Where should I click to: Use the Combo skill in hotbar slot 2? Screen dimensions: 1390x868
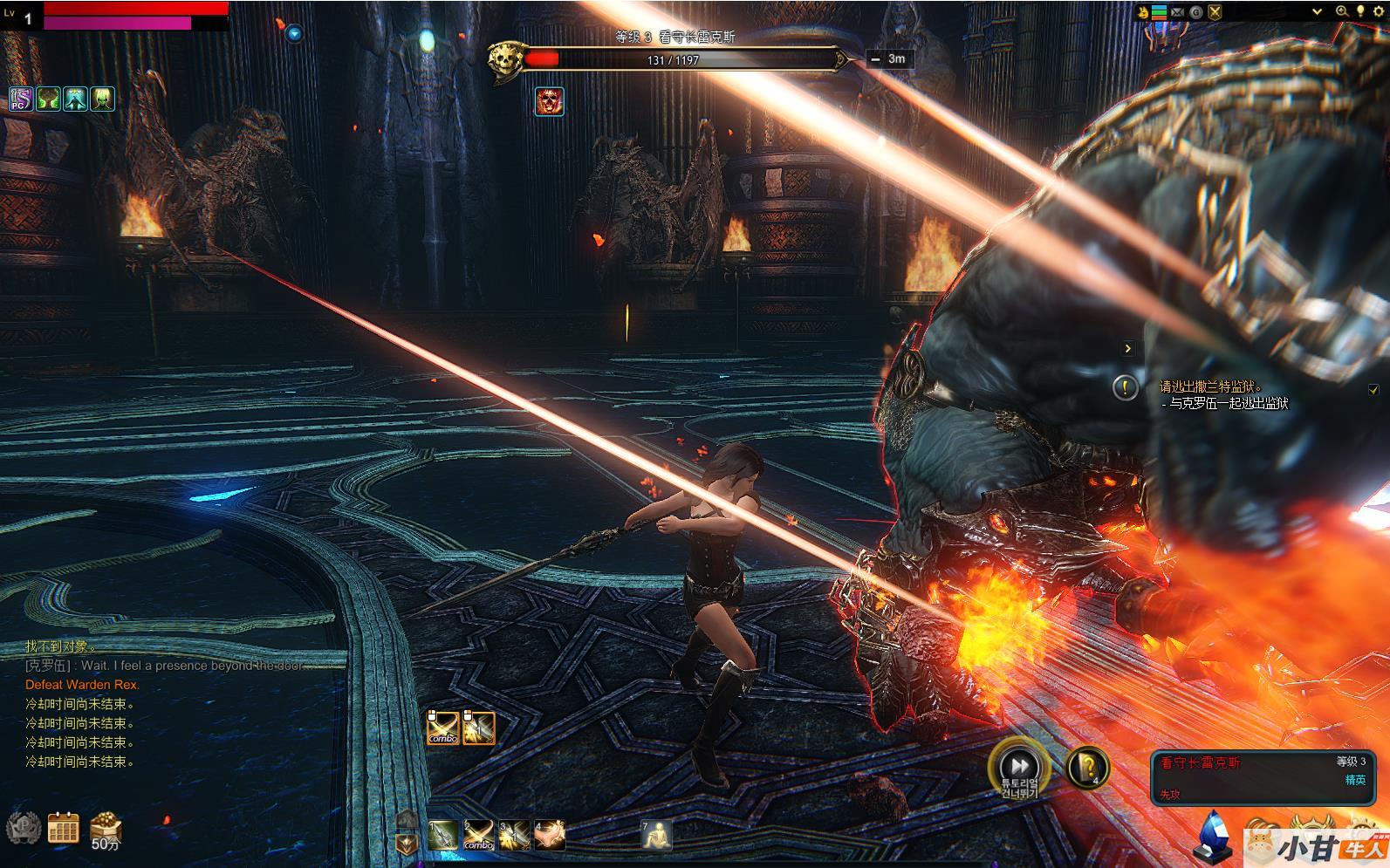[478, 836]
